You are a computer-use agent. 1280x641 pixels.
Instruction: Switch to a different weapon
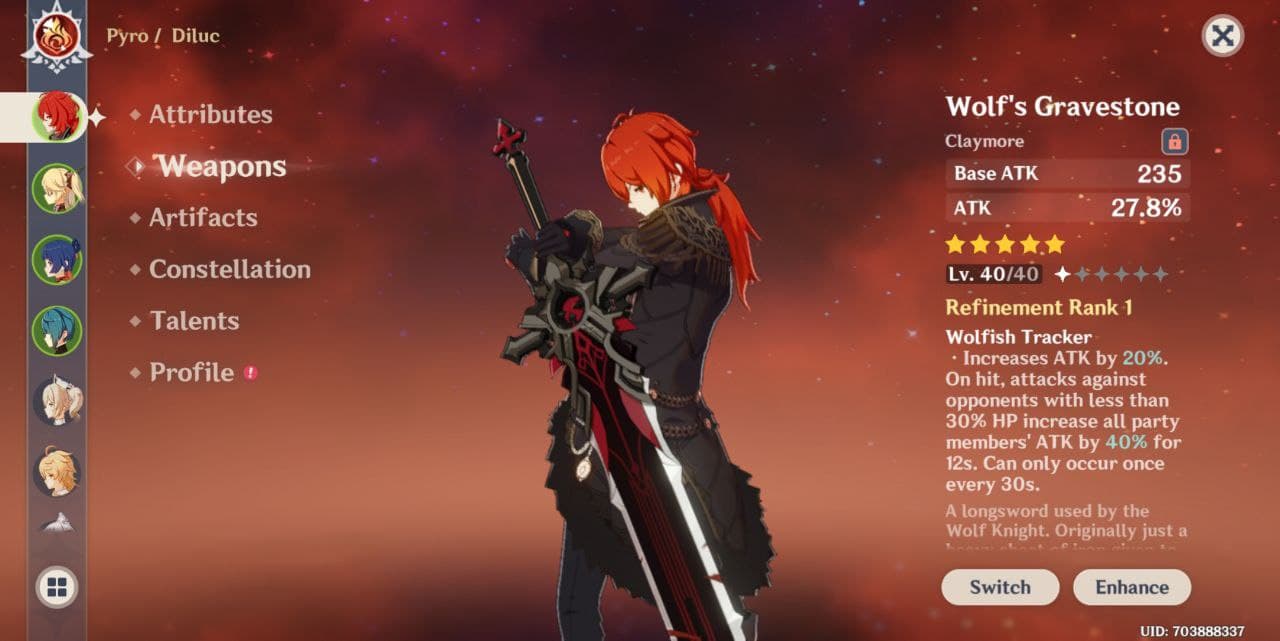[x=999, y=587]
